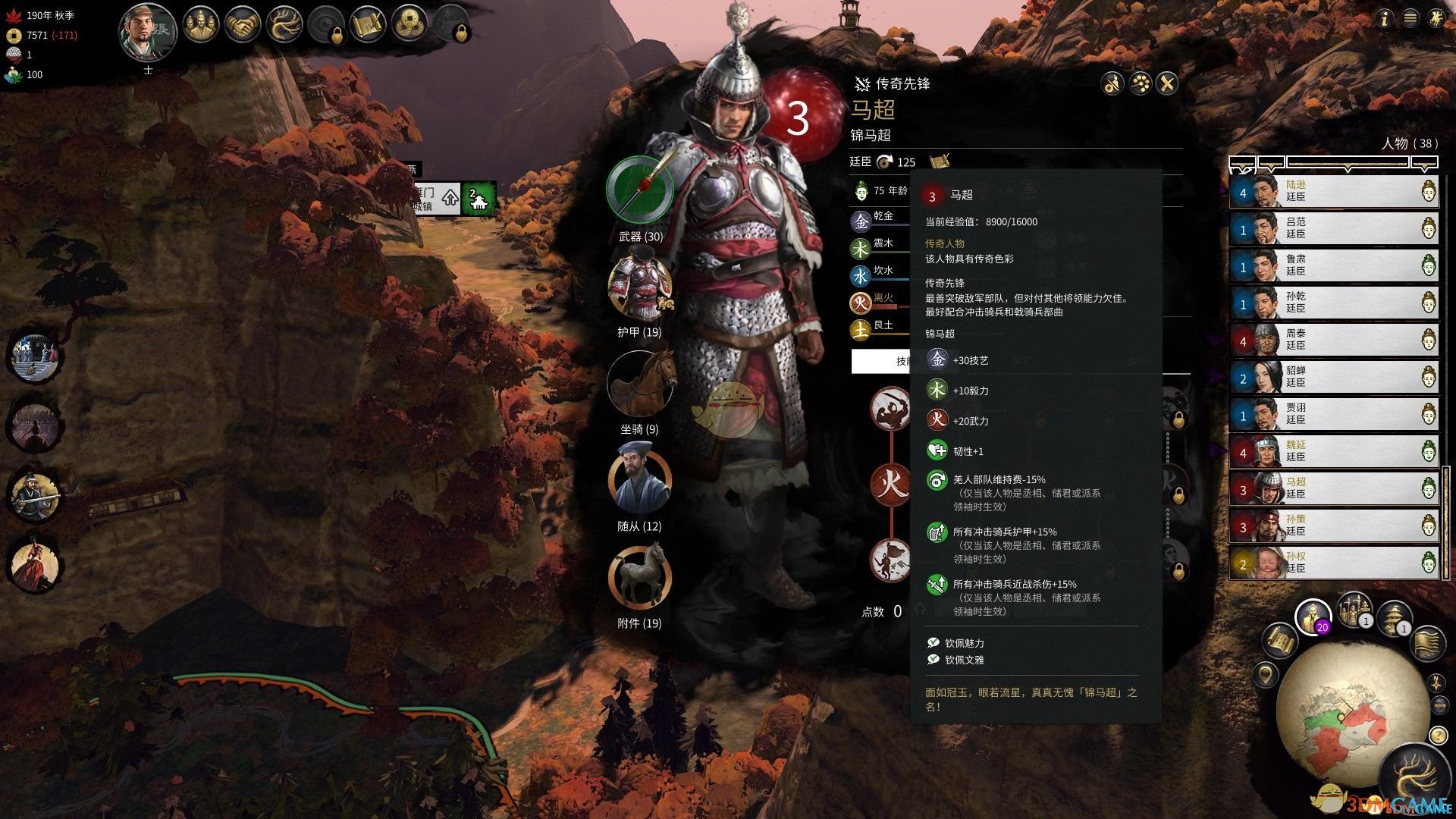Open the armies icon with badge 1 above the minimap
1456x819 pixels.
pos(1353,609)
